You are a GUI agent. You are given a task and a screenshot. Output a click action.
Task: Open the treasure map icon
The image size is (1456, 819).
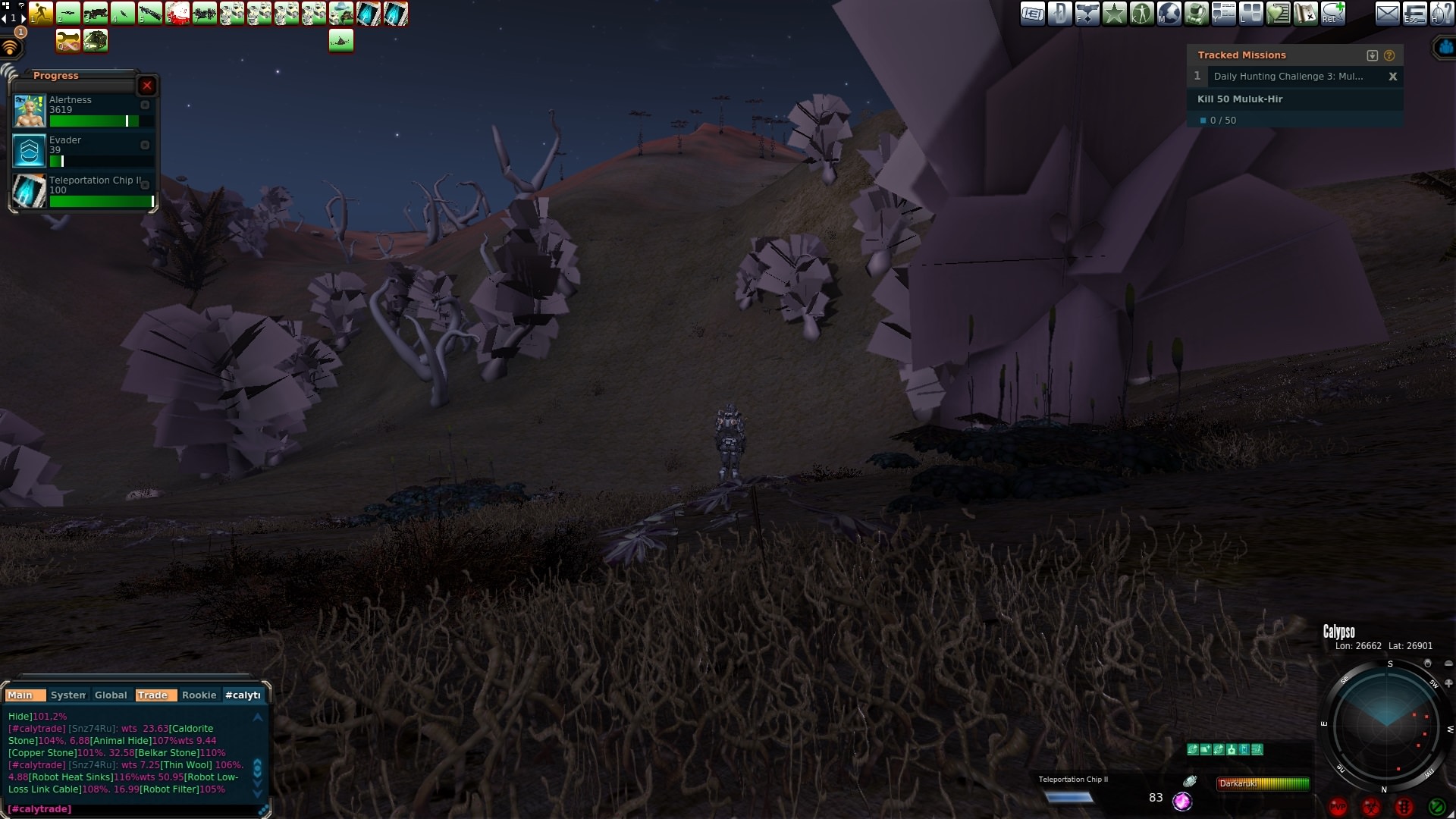pos(1305,14)
